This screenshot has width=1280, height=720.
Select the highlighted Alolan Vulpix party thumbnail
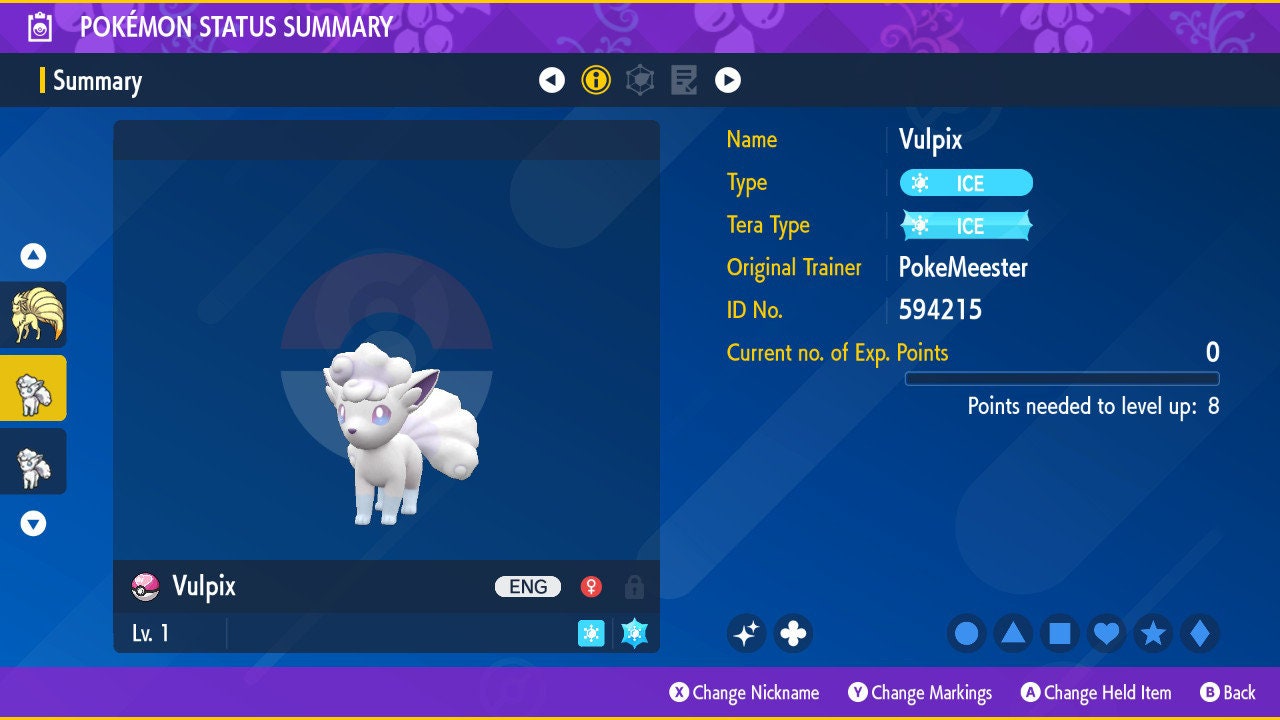click(x=33, y=388)
